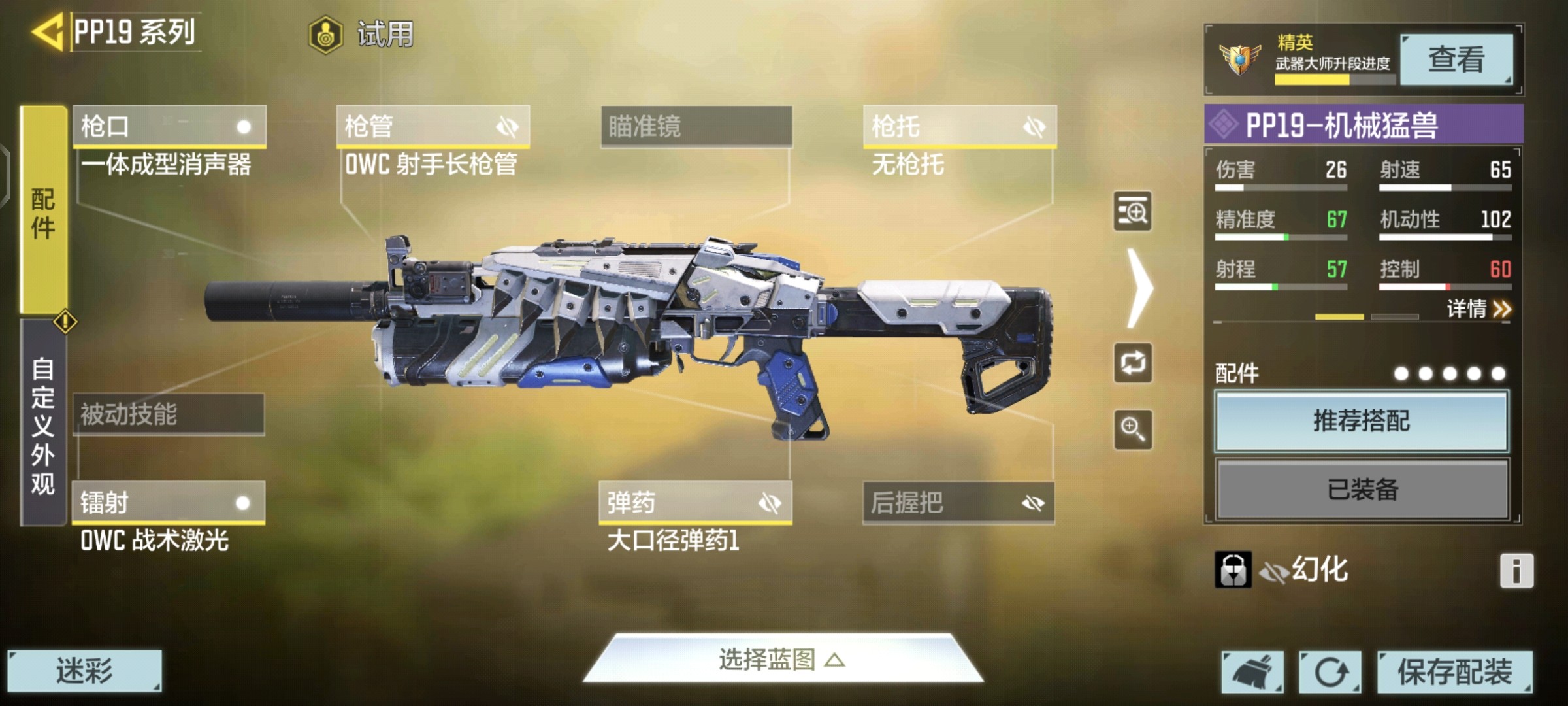Switch to the 自定义外观 tab
This screenshot has width=1568, height=706.
(43, 425)
